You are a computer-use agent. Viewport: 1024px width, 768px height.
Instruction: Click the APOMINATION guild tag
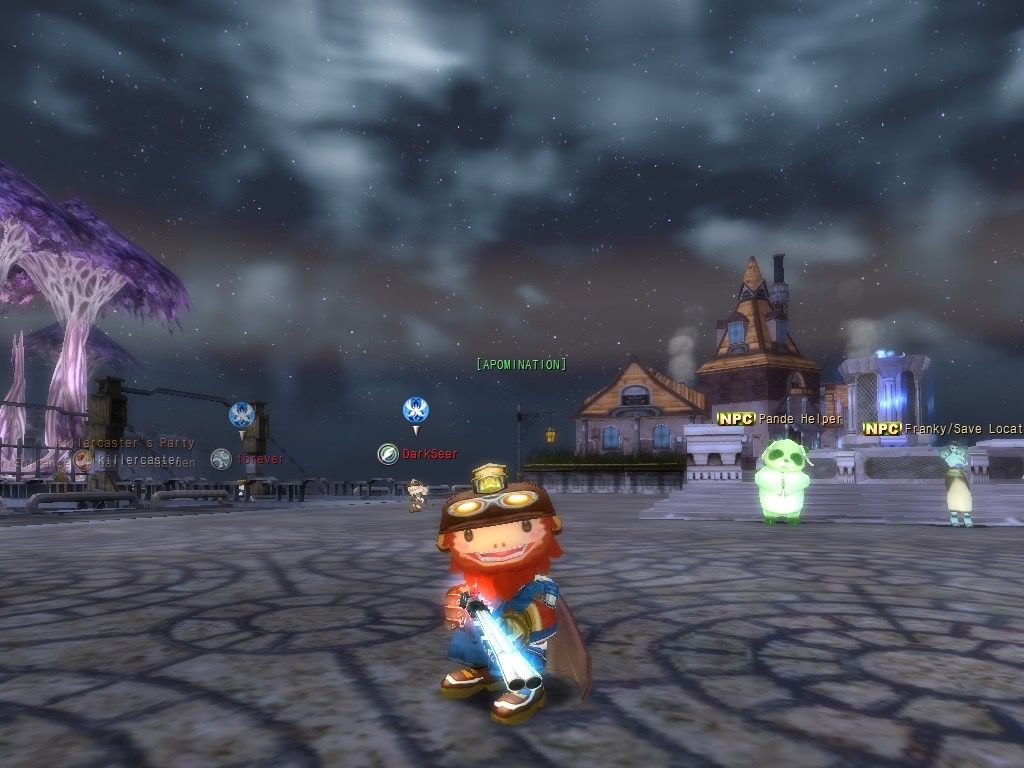tap(521, 365)
